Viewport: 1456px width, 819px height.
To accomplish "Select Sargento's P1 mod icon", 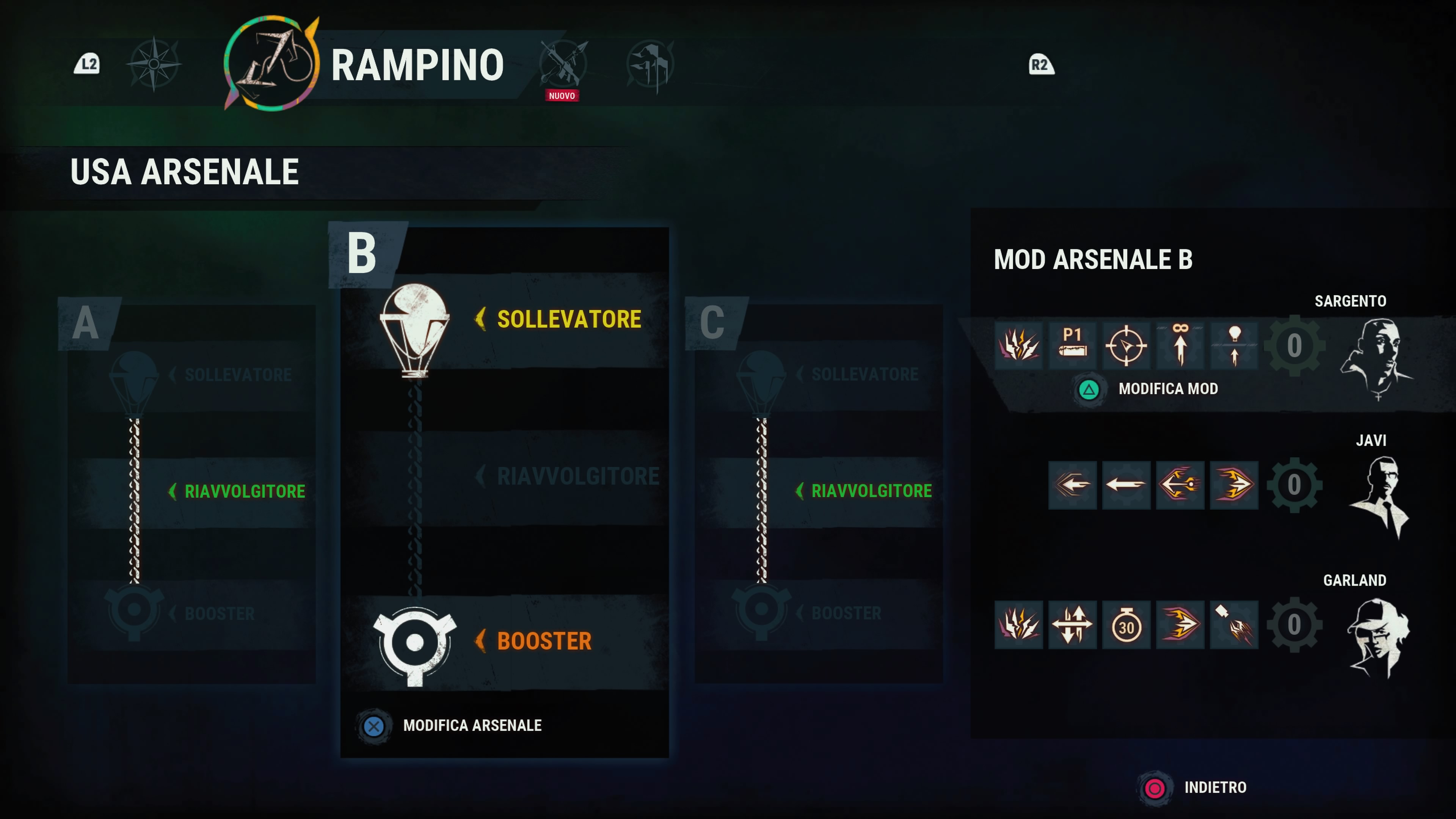I will 1072,345.
